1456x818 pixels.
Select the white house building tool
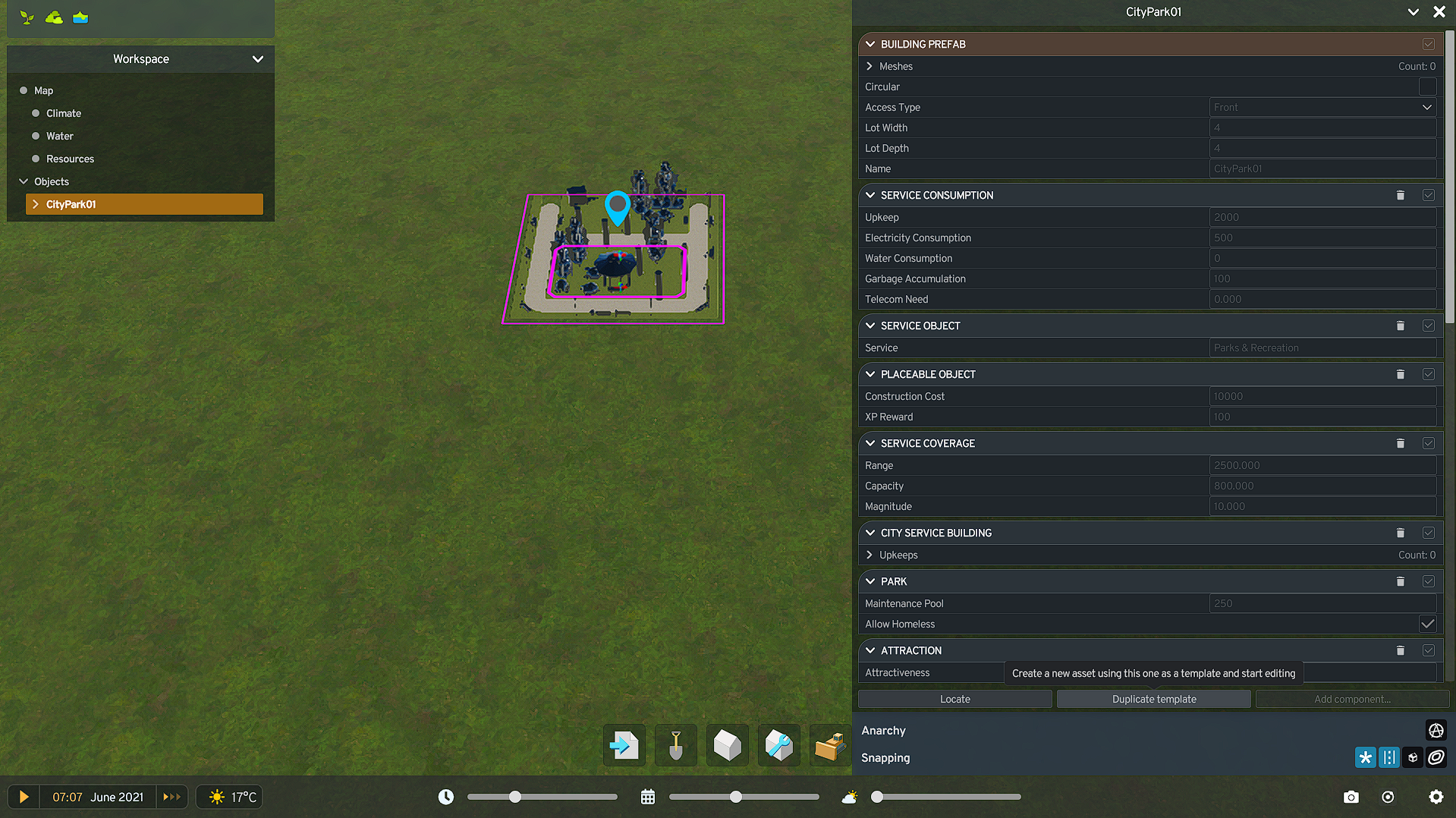click(x=727, y=745)
